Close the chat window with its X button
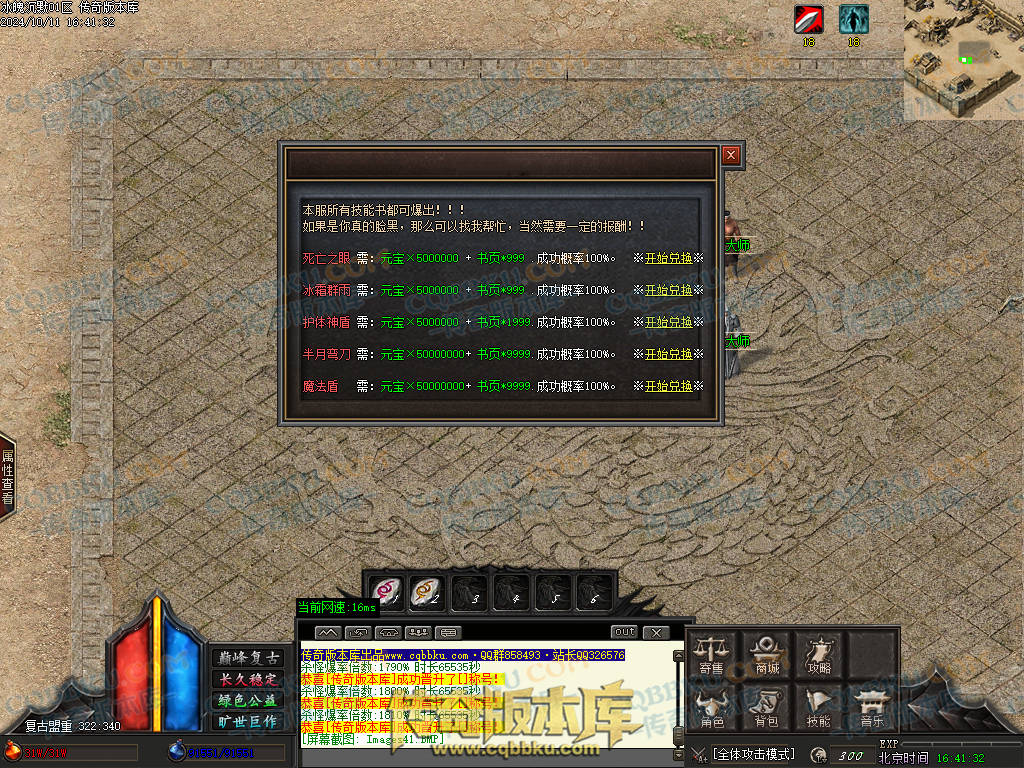1024x768 pixels. [655, 632]
